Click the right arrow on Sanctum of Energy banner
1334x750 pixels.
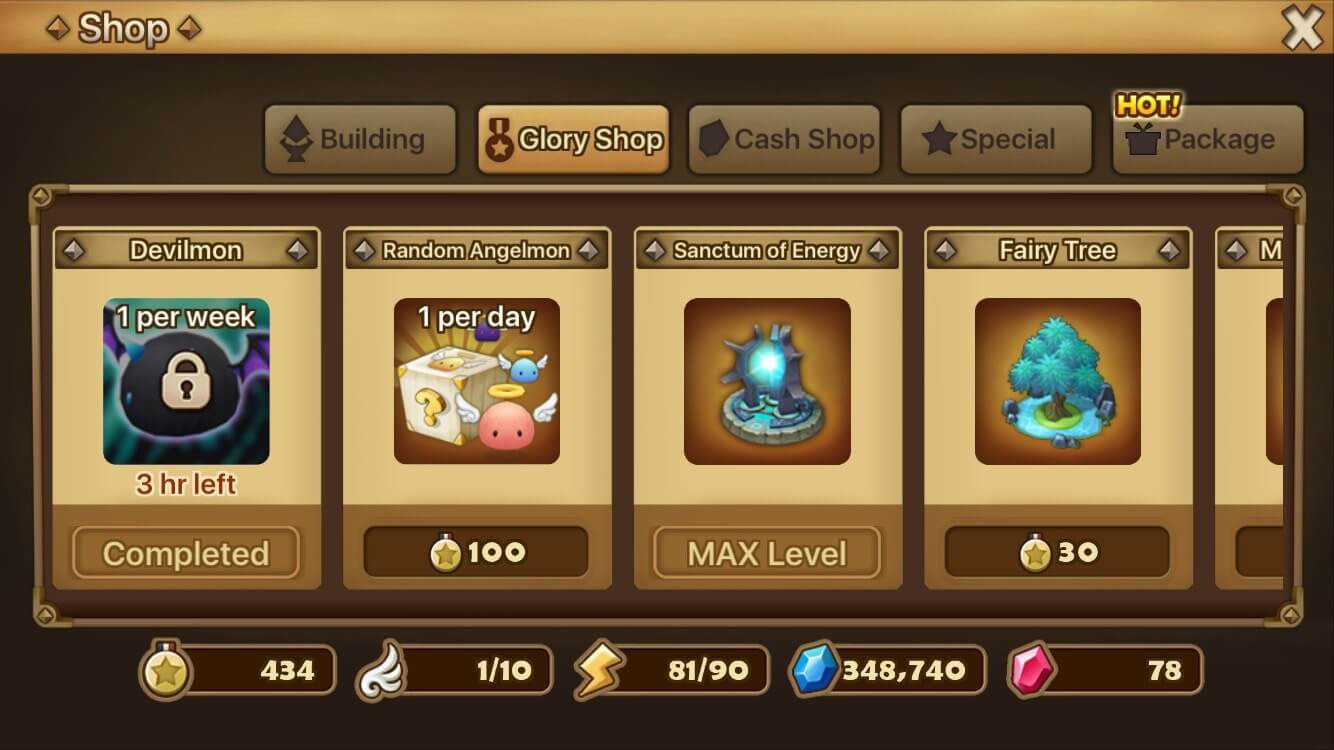click(x=879, y=250)
